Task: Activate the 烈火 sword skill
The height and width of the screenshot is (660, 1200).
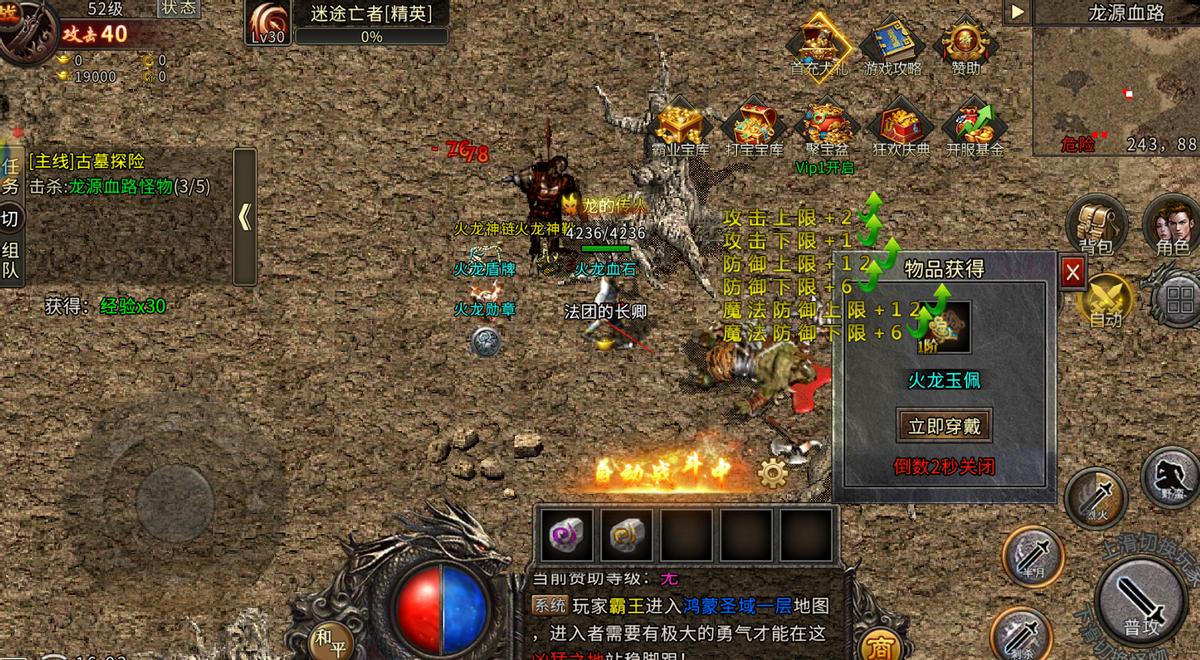Action: click(1095, 497)
